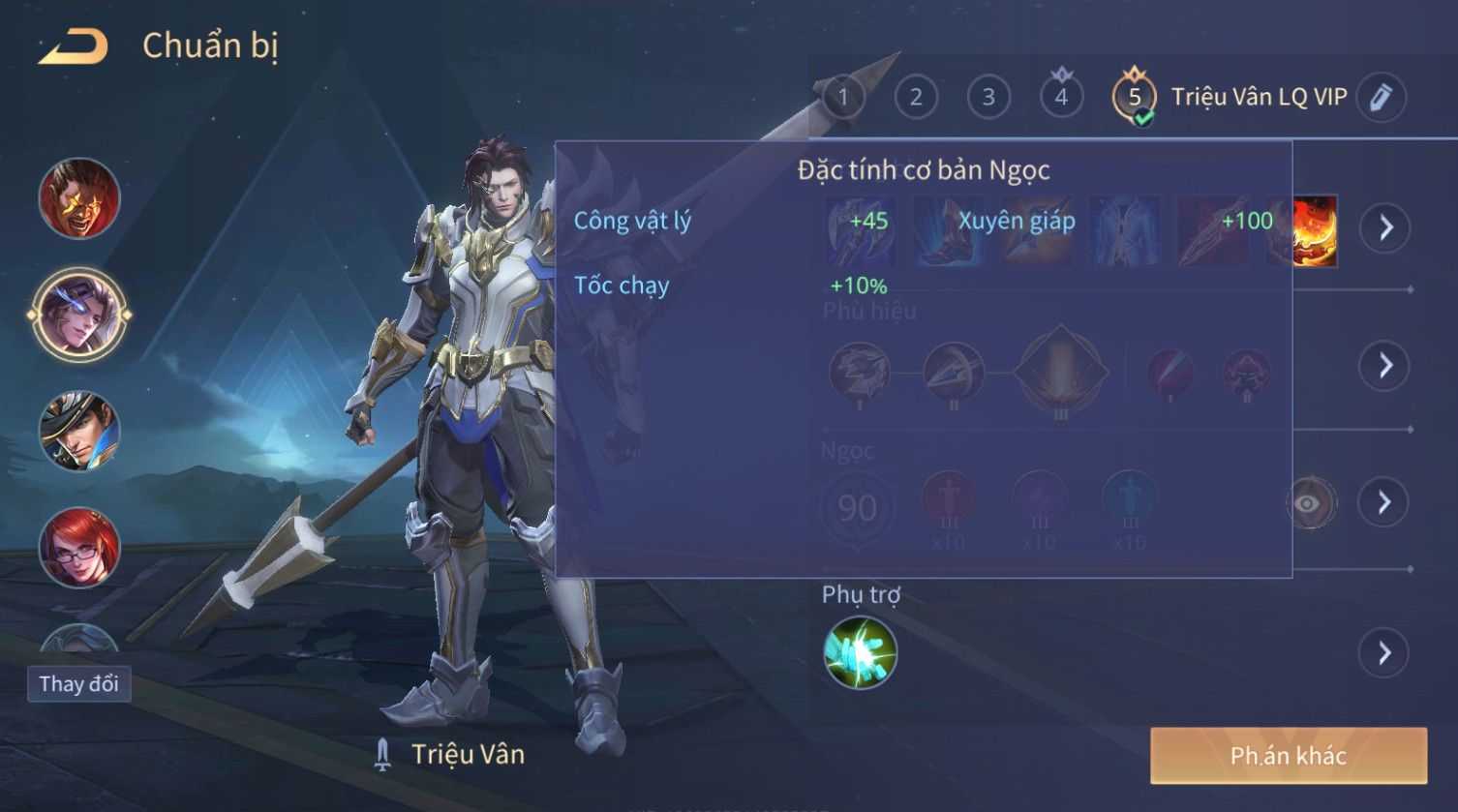Click the Phán khác button
The height and width of the screenshot is (812, 1458).
click(1288, 756)
